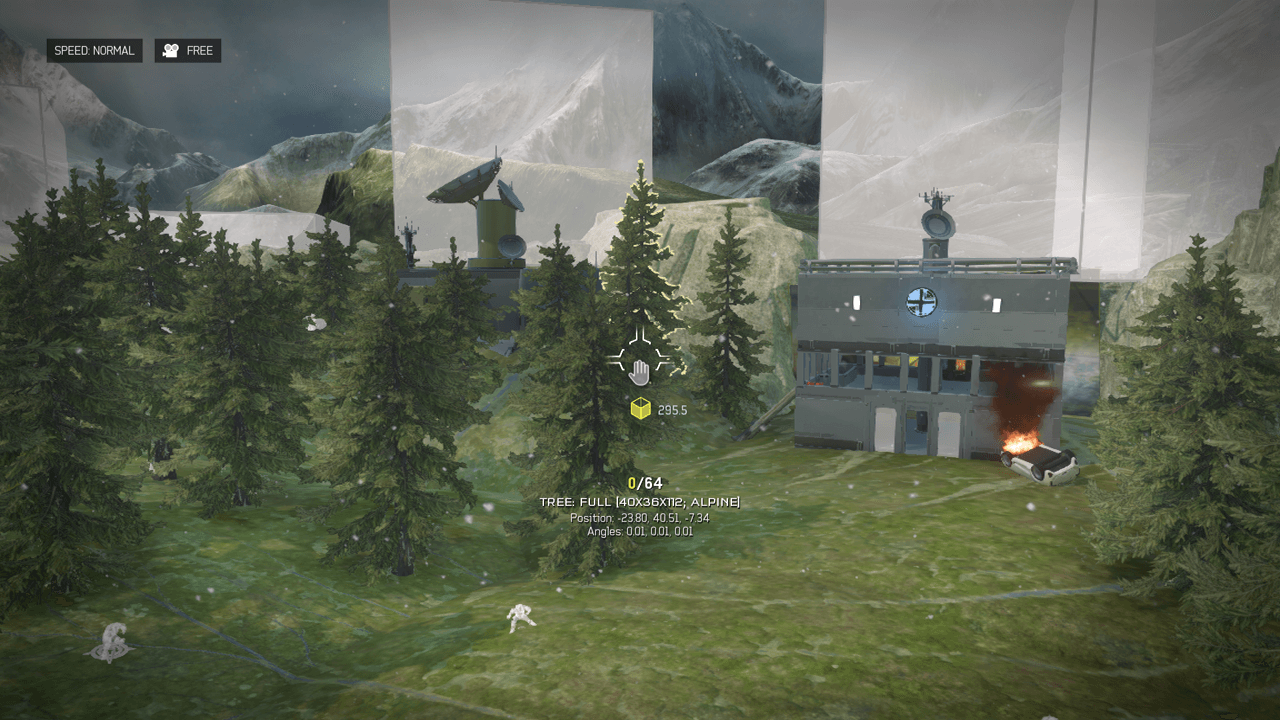Viewport: 1280px width, 720px height.
Task: Click the Speed: Normal indicator
Action: click(94, 51)
